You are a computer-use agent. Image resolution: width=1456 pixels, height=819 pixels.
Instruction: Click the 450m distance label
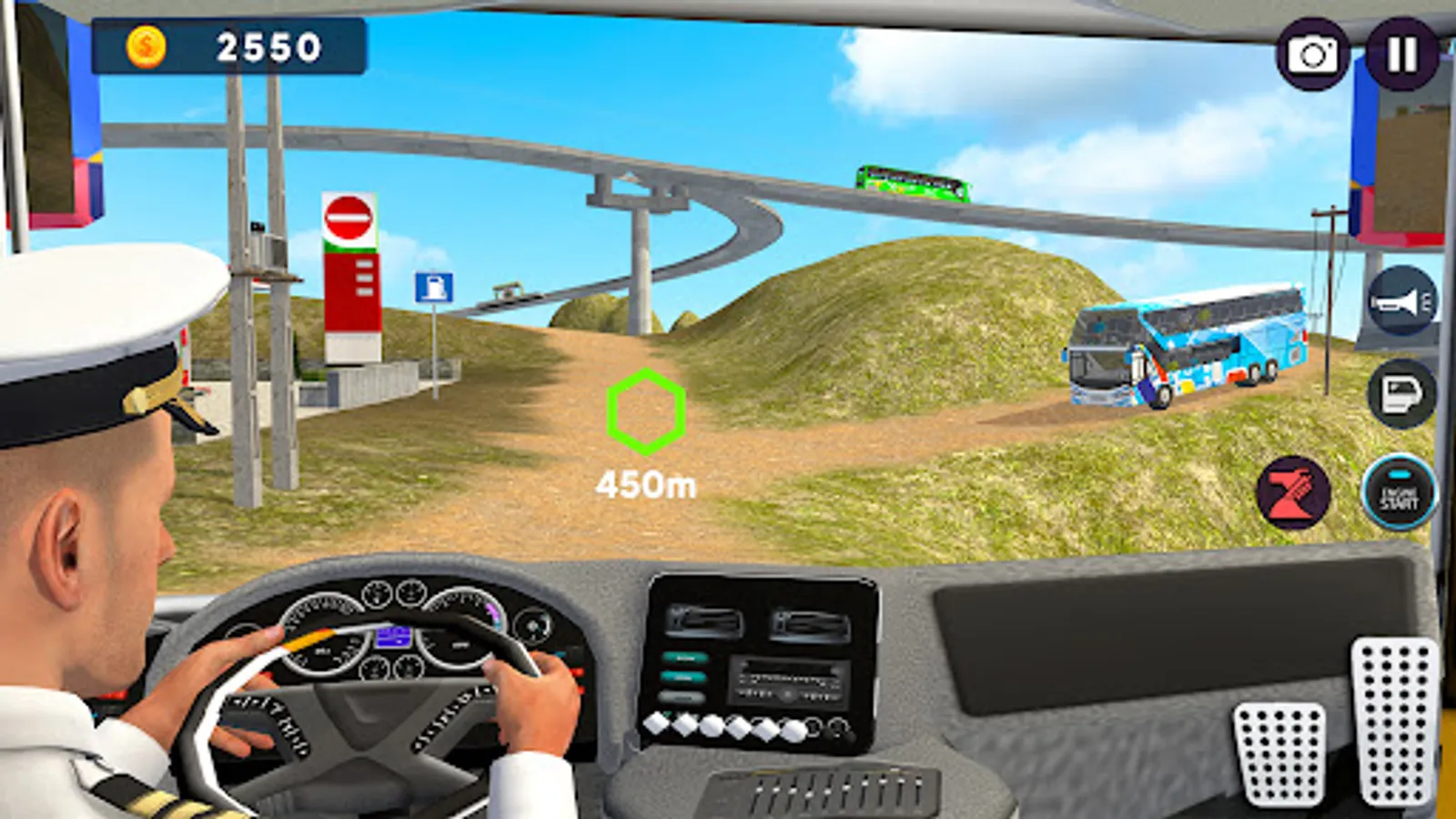point(645,485)
